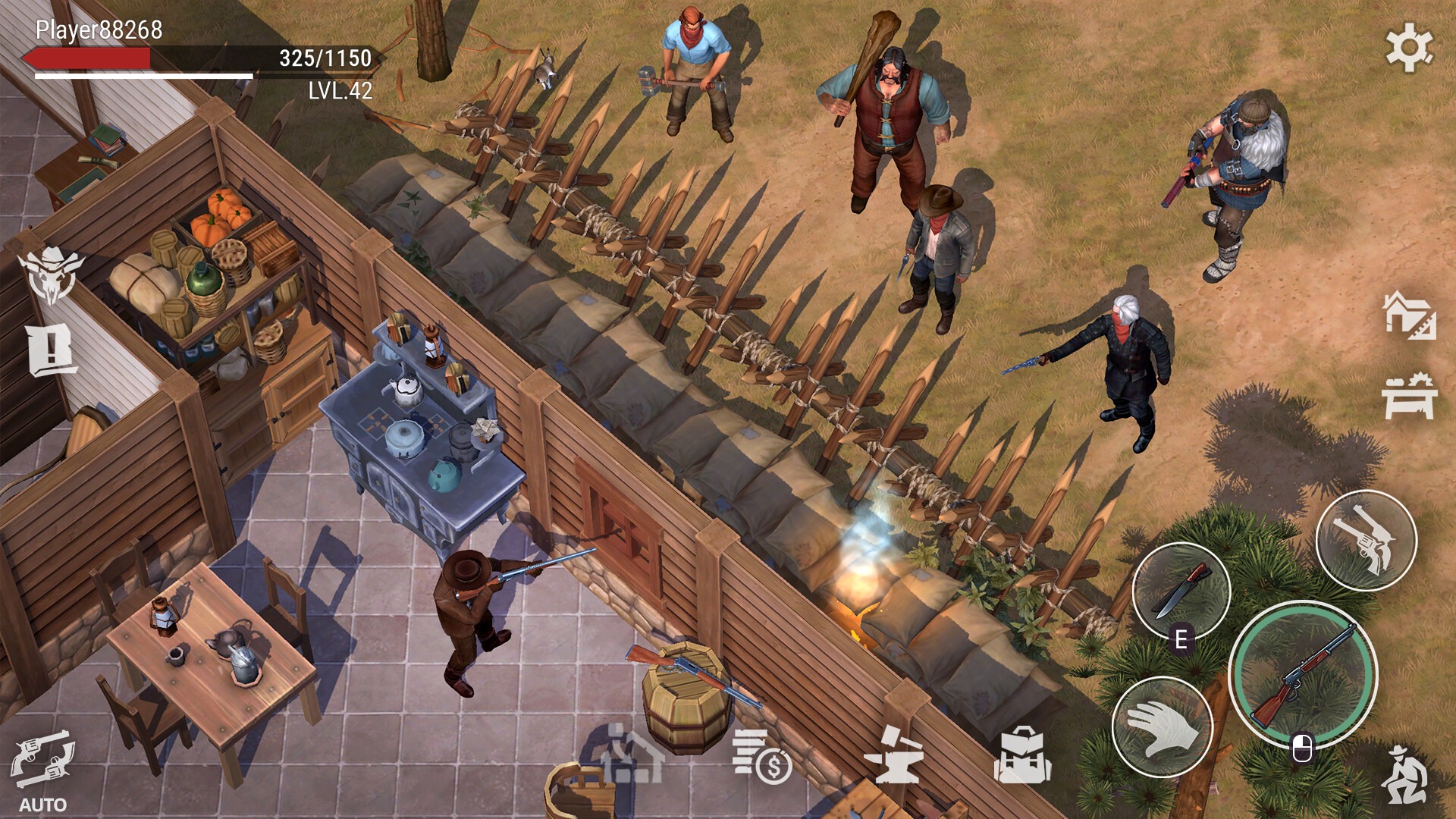
Task: Open the anvil and hammer crafting menu
Action: pos(894,756)
